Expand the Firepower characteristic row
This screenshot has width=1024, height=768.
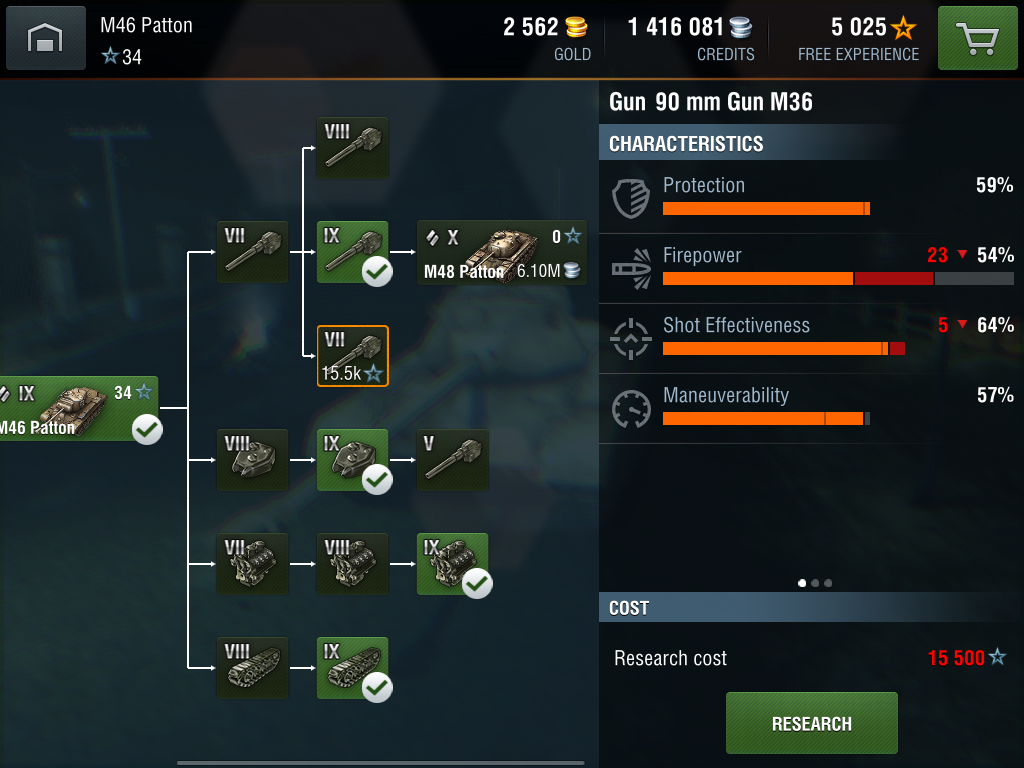point(811,268)
